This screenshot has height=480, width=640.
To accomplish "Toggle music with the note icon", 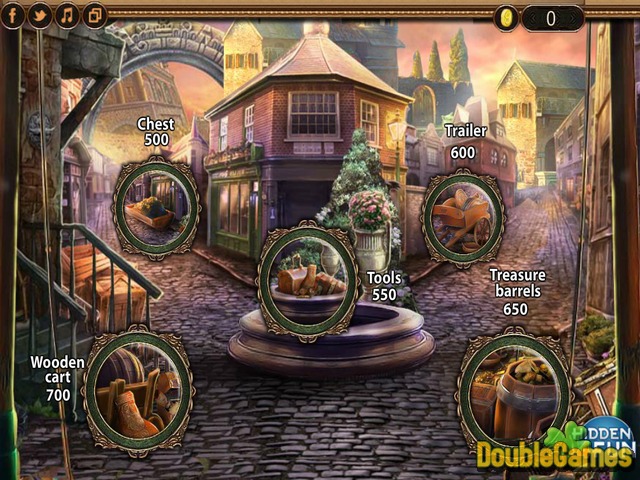I will [68, 15].
